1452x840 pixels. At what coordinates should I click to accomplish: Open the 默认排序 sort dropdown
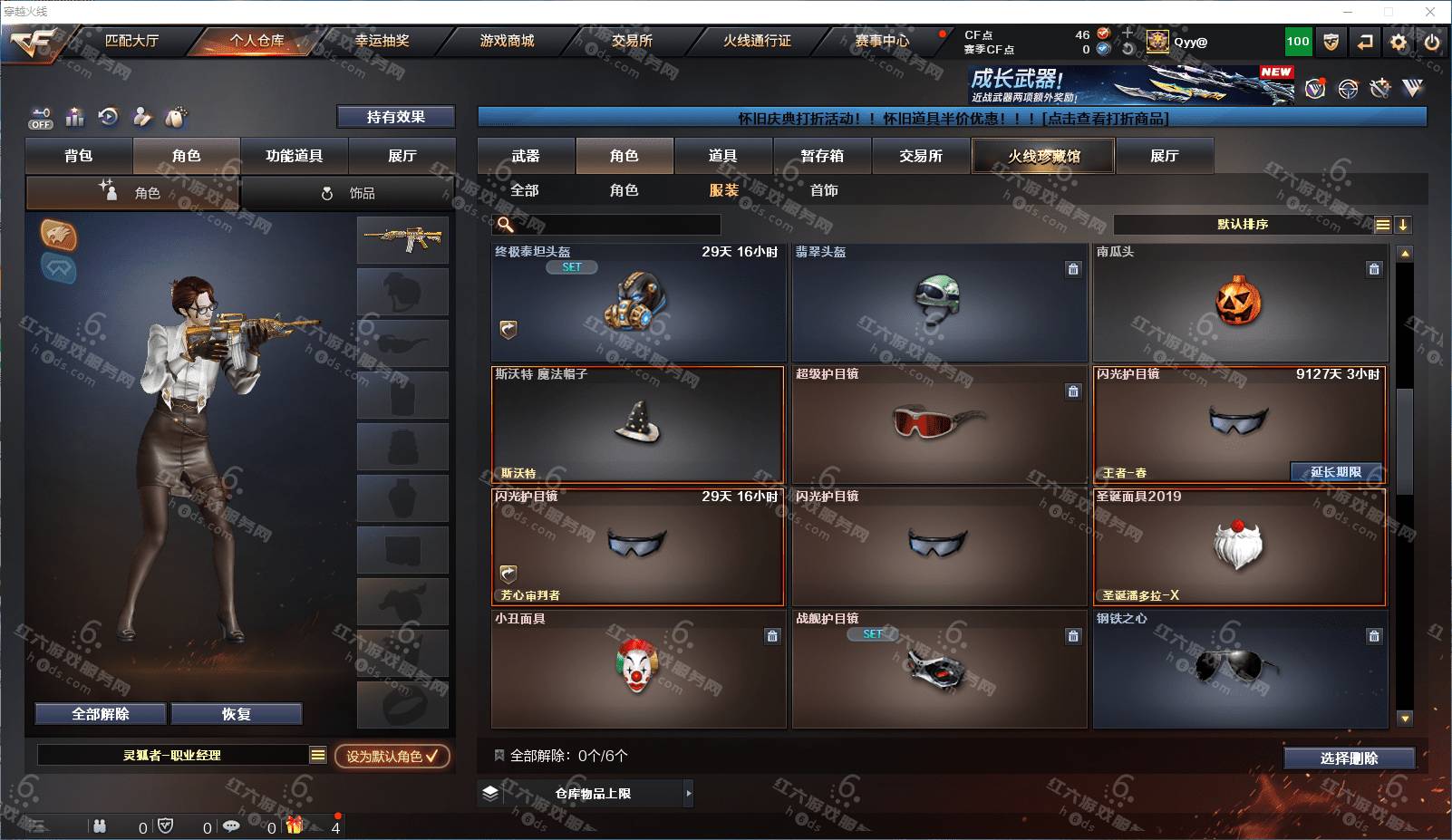click(1243, 224)
